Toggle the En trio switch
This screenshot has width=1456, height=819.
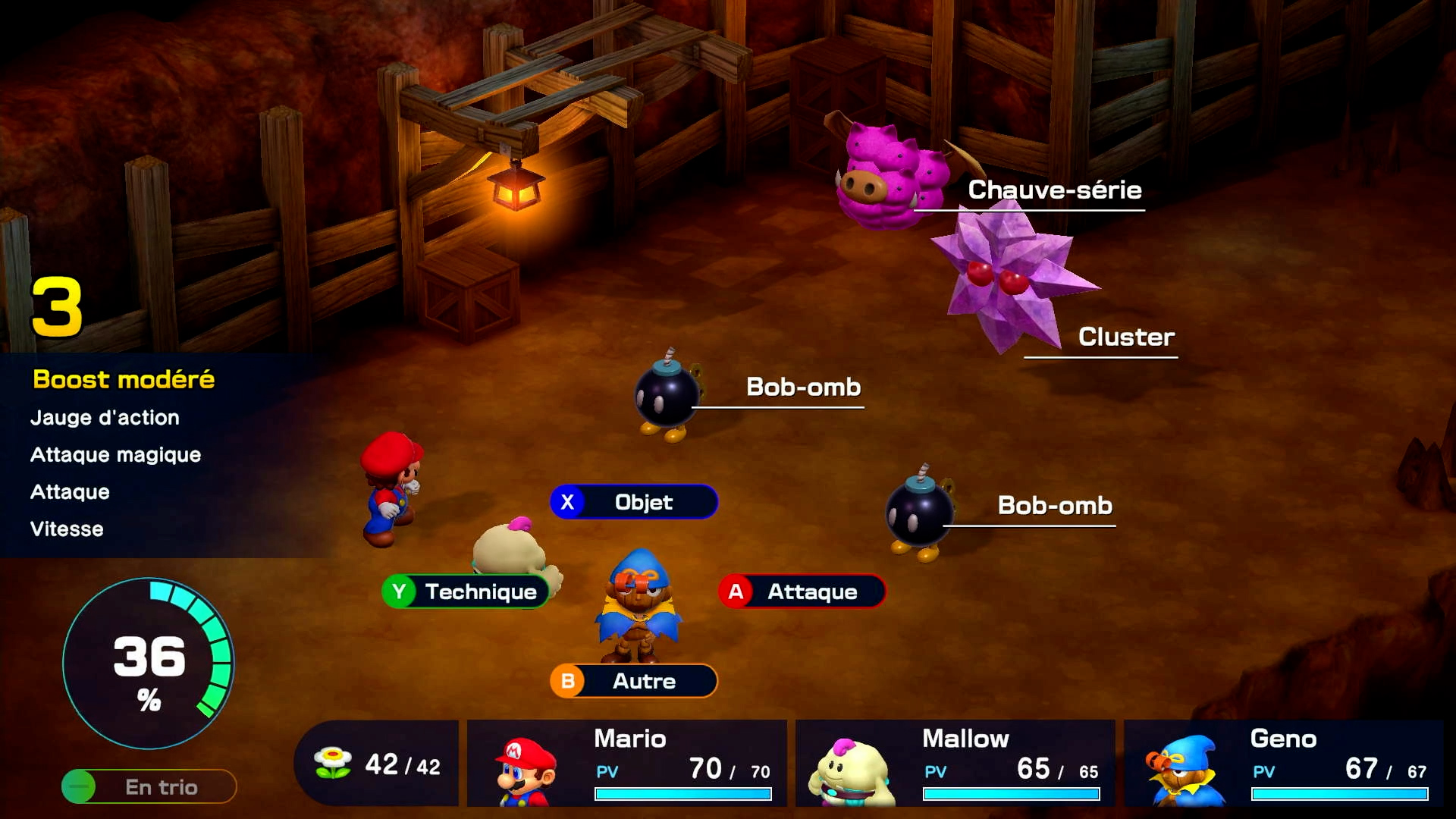[148, 786]
